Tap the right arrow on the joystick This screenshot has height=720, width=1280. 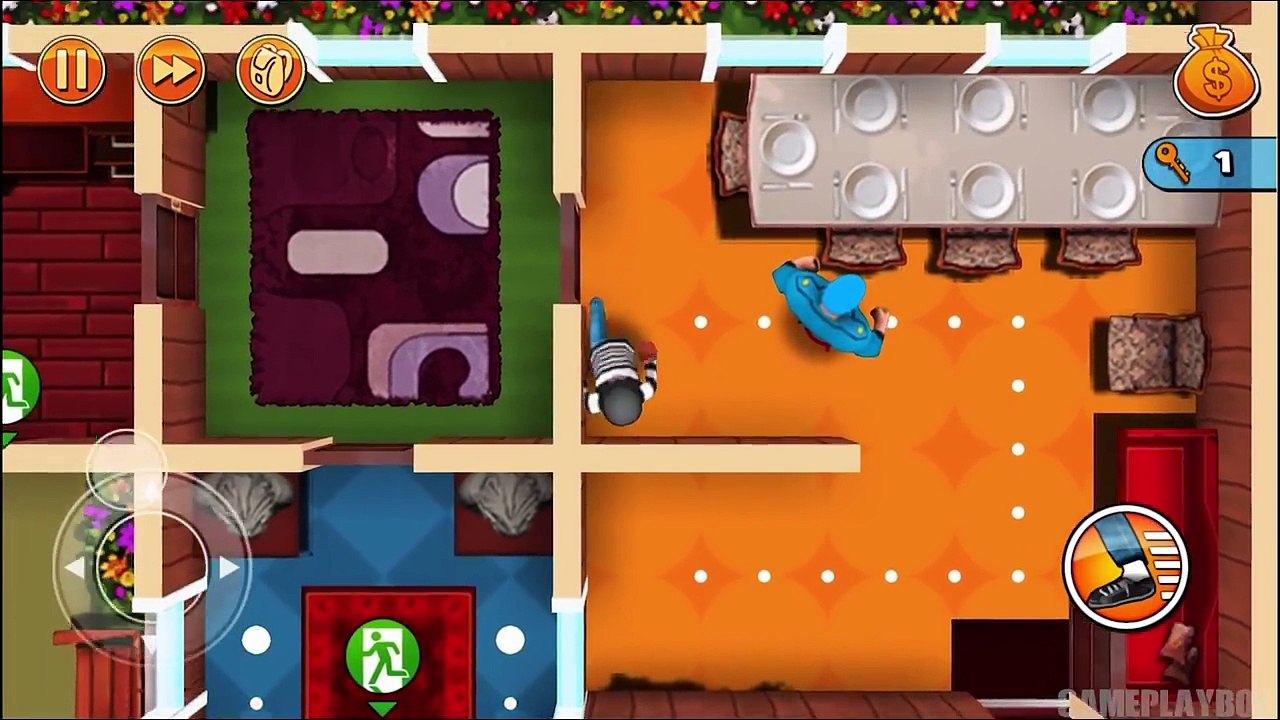[232, 568]
